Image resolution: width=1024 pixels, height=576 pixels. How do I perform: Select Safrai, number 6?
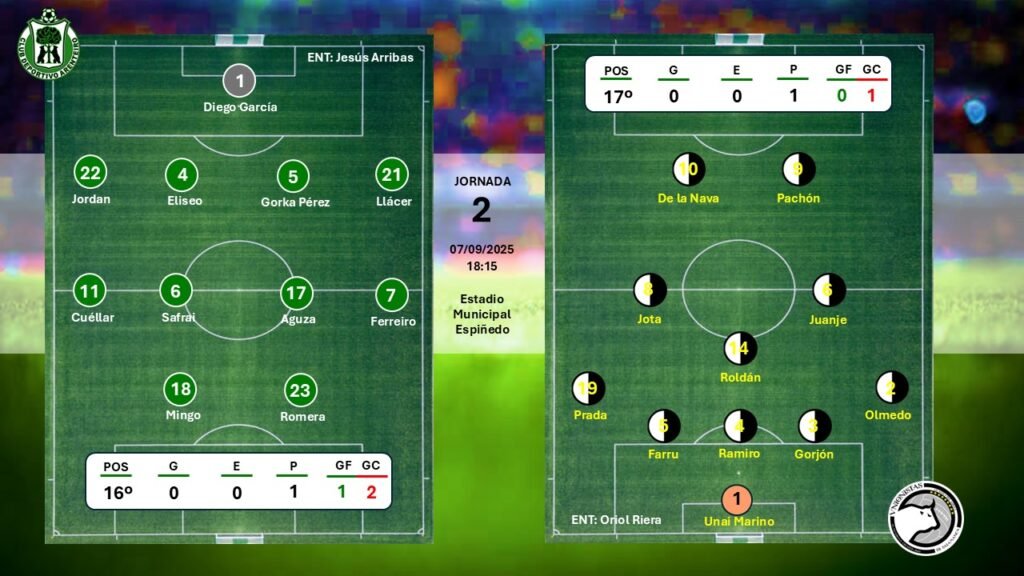tap(176, 291)
